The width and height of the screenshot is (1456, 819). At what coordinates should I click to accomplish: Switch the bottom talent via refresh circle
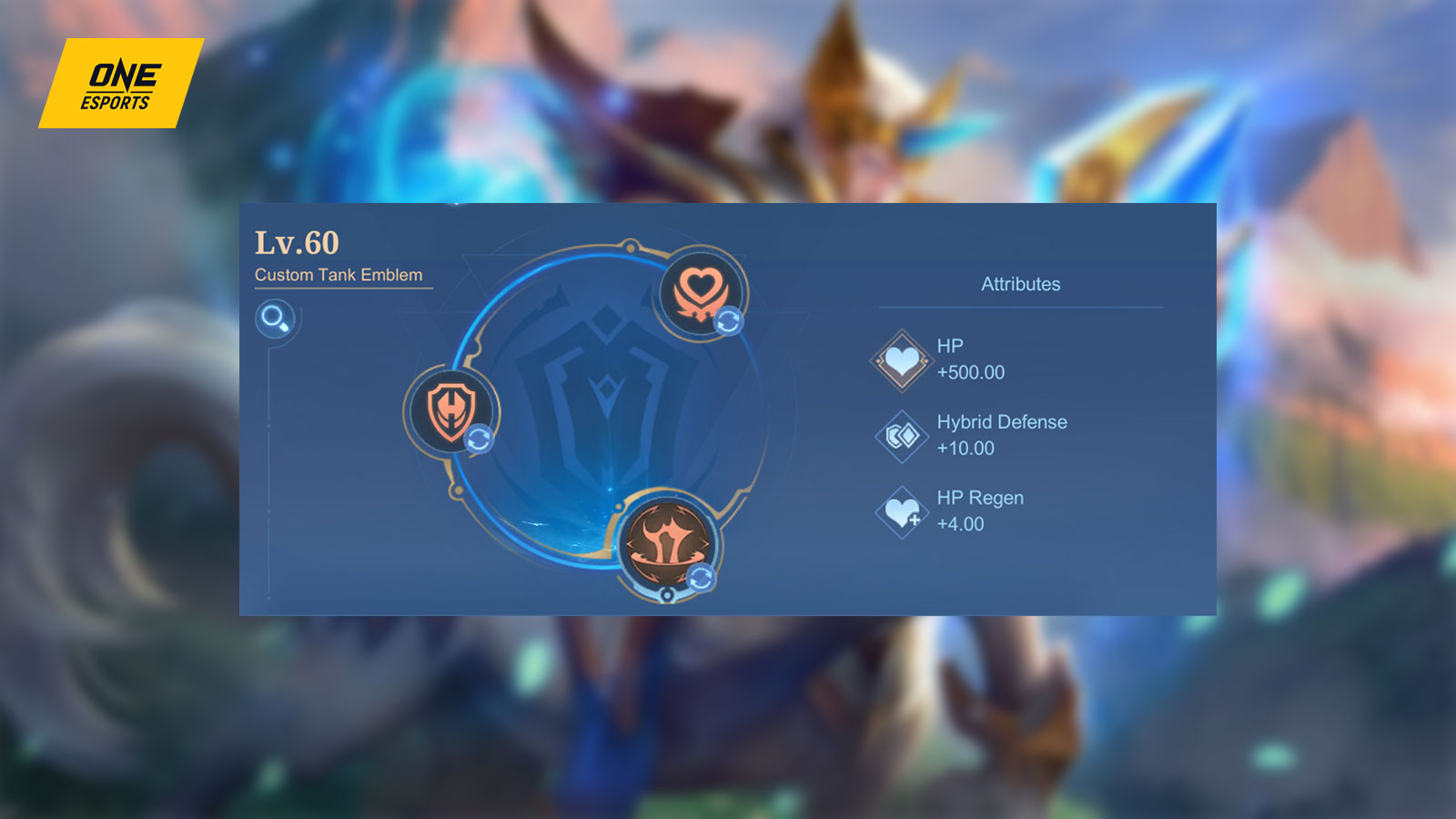pyautogui.click(x=703, y=575)
